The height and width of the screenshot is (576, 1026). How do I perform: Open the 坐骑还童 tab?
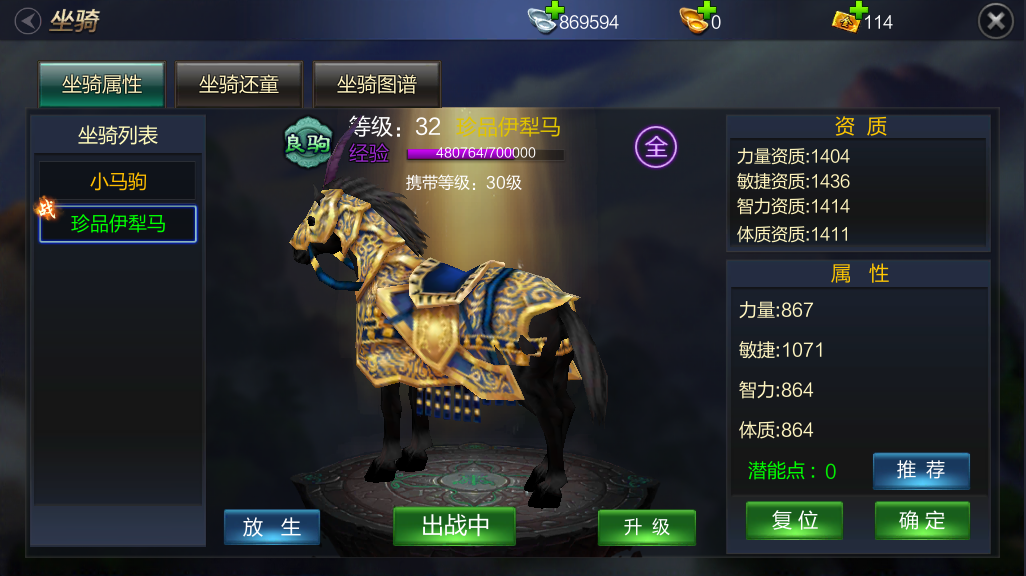point(239,85)
